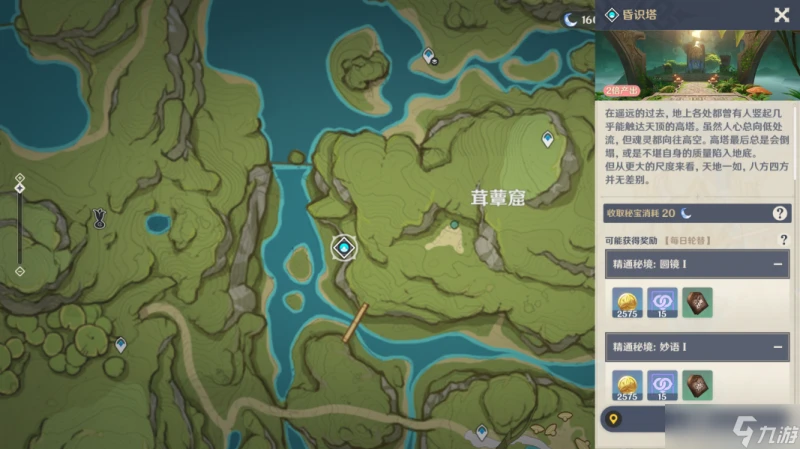Select the teleport waypoint north of 茸蕈窟 label
The width and height of the screenshot is (800, 449).
coord(547,140)
